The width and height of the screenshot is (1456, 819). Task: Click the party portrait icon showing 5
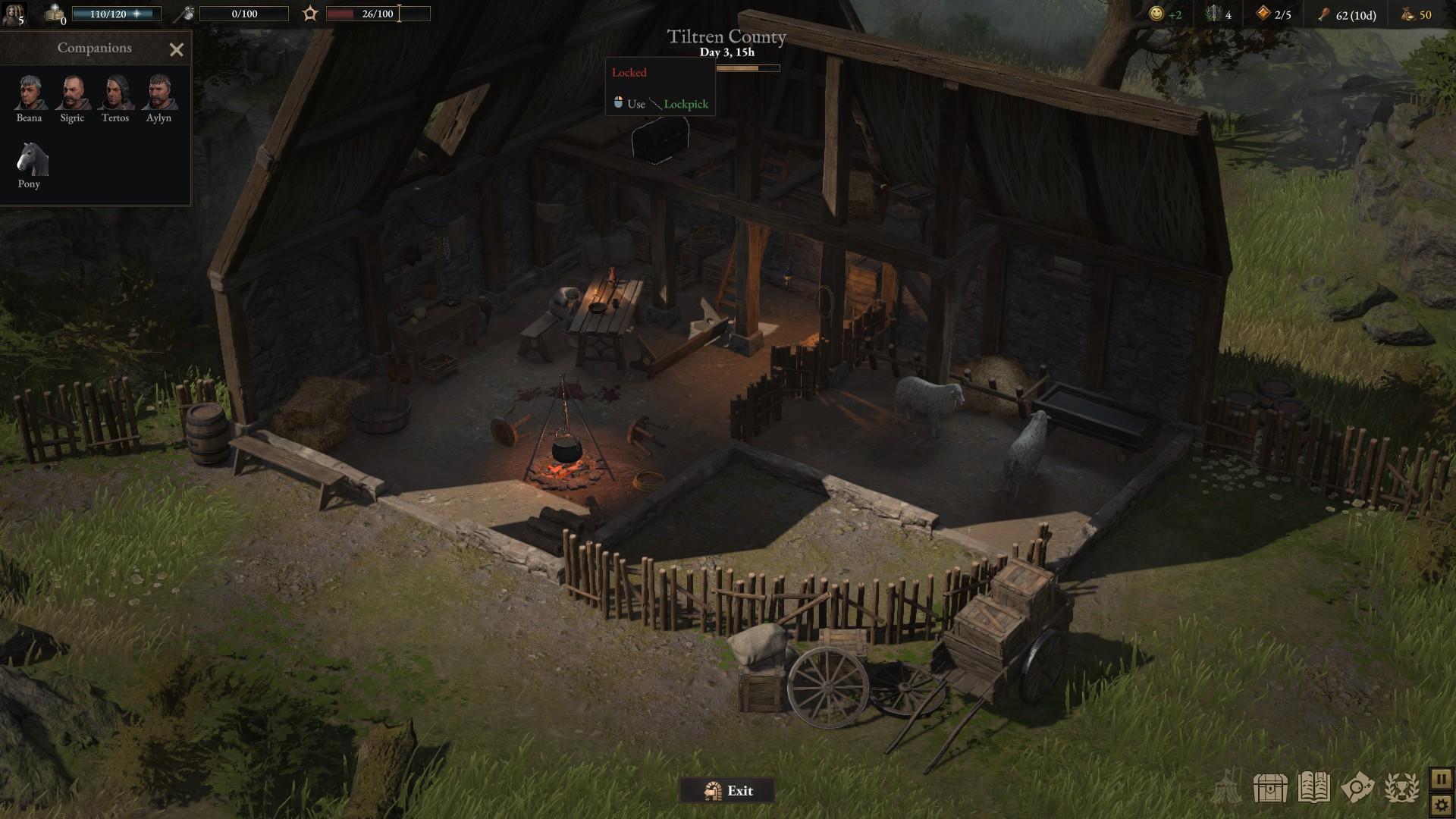14,14
